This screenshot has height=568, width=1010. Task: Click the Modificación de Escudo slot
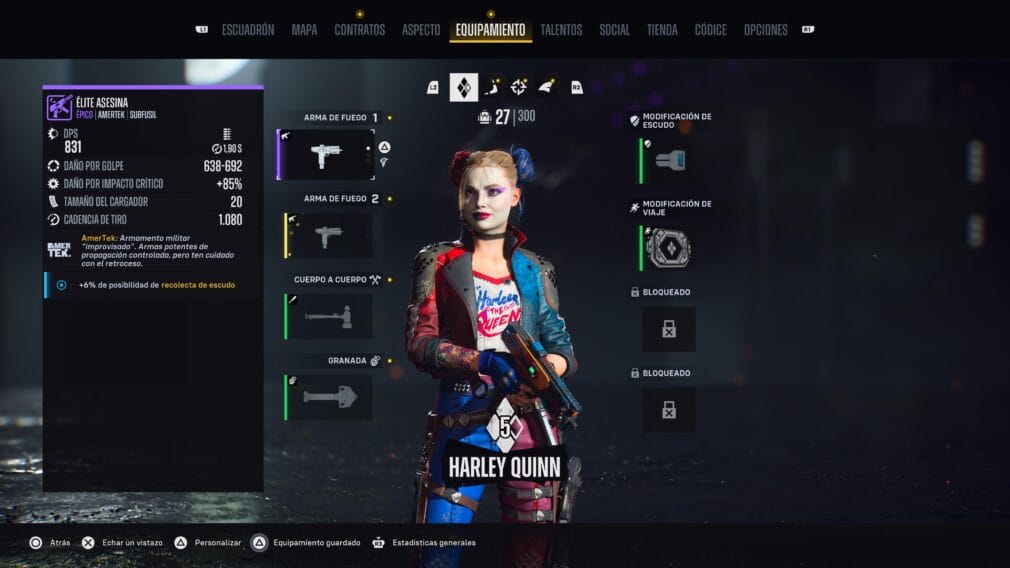pyautogui.click(x=669, y=160)
